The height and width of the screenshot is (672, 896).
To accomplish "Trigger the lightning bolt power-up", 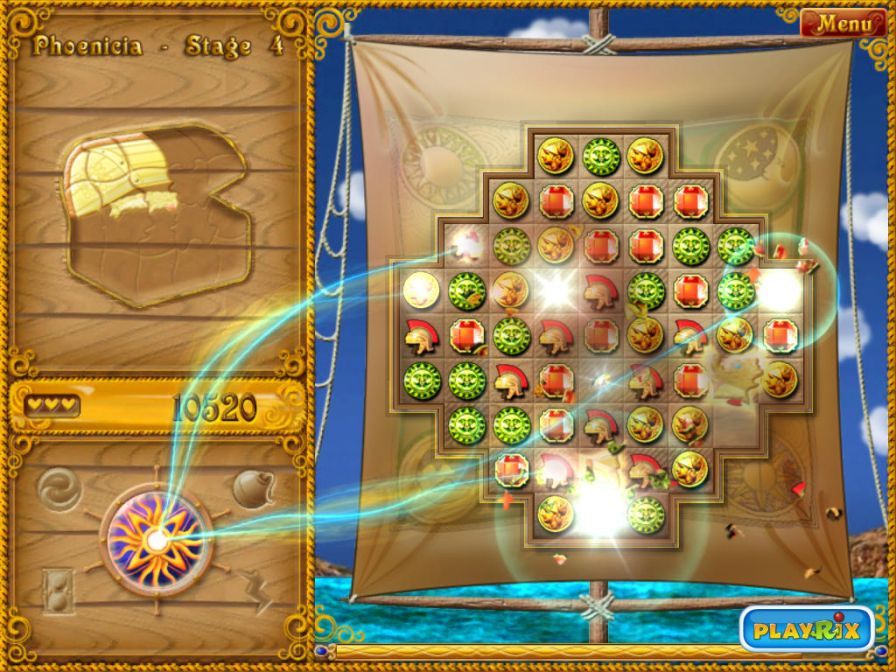I will coord(258,594).
